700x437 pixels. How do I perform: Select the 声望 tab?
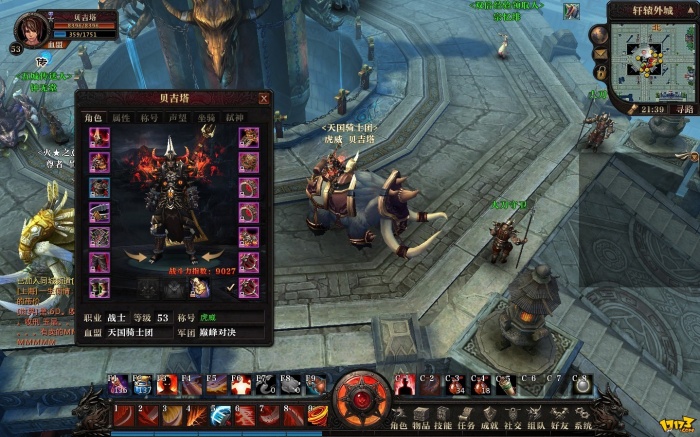(178, 118)
